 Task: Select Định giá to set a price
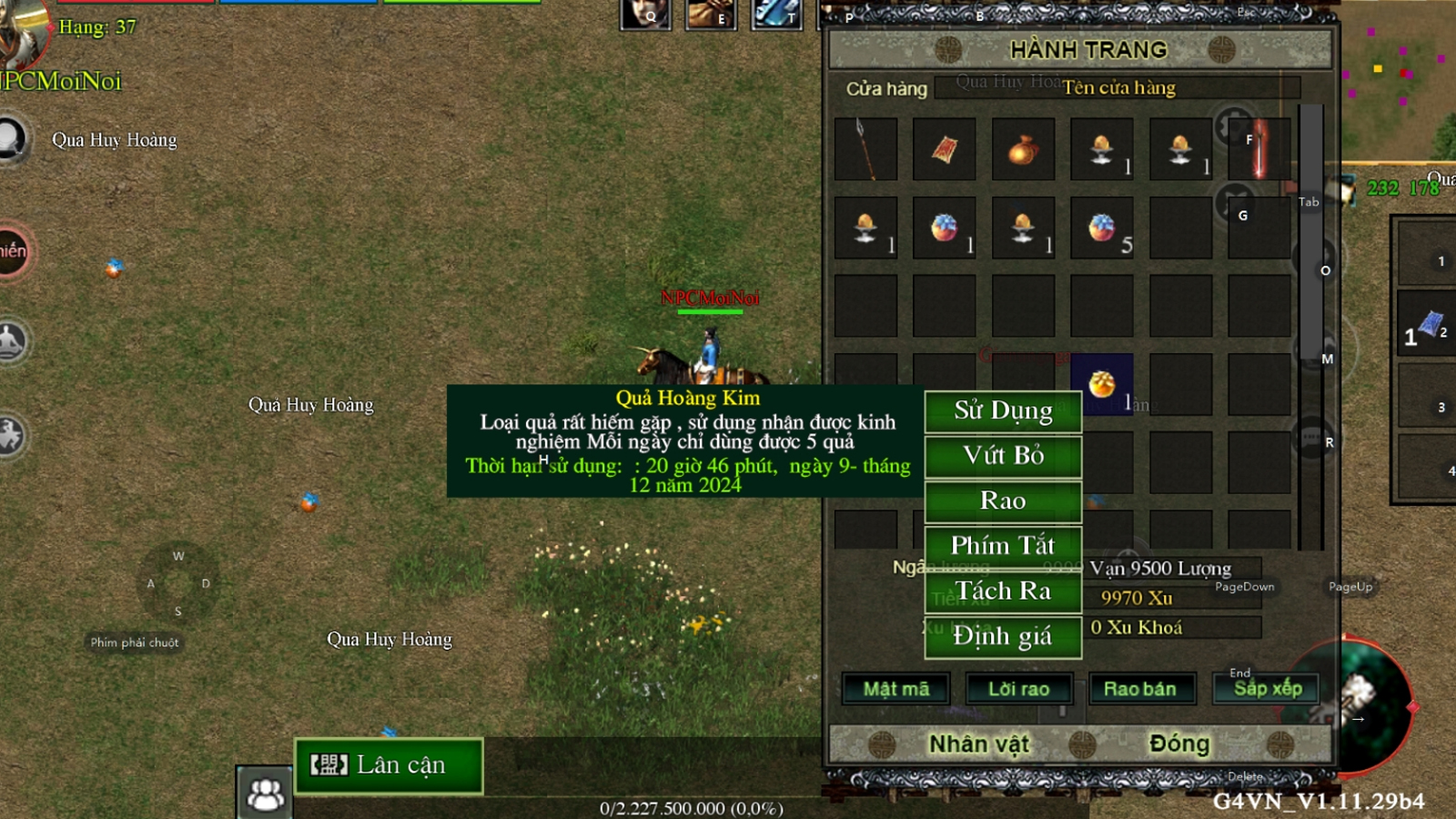(1003, 636)
